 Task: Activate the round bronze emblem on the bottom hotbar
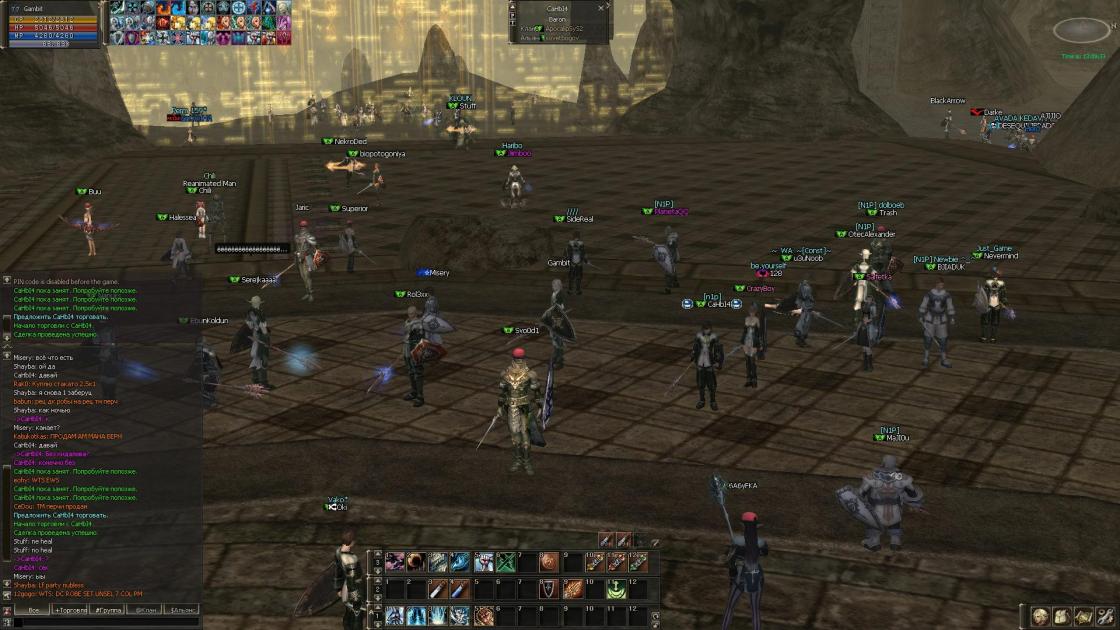click(484, 616)
